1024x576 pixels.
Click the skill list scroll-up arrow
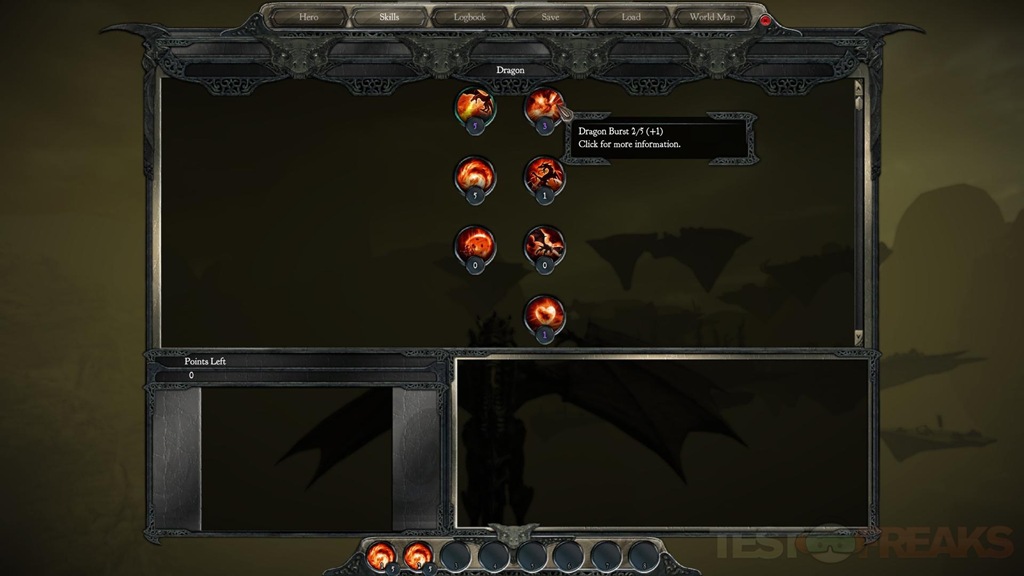[x=857, y=85]
